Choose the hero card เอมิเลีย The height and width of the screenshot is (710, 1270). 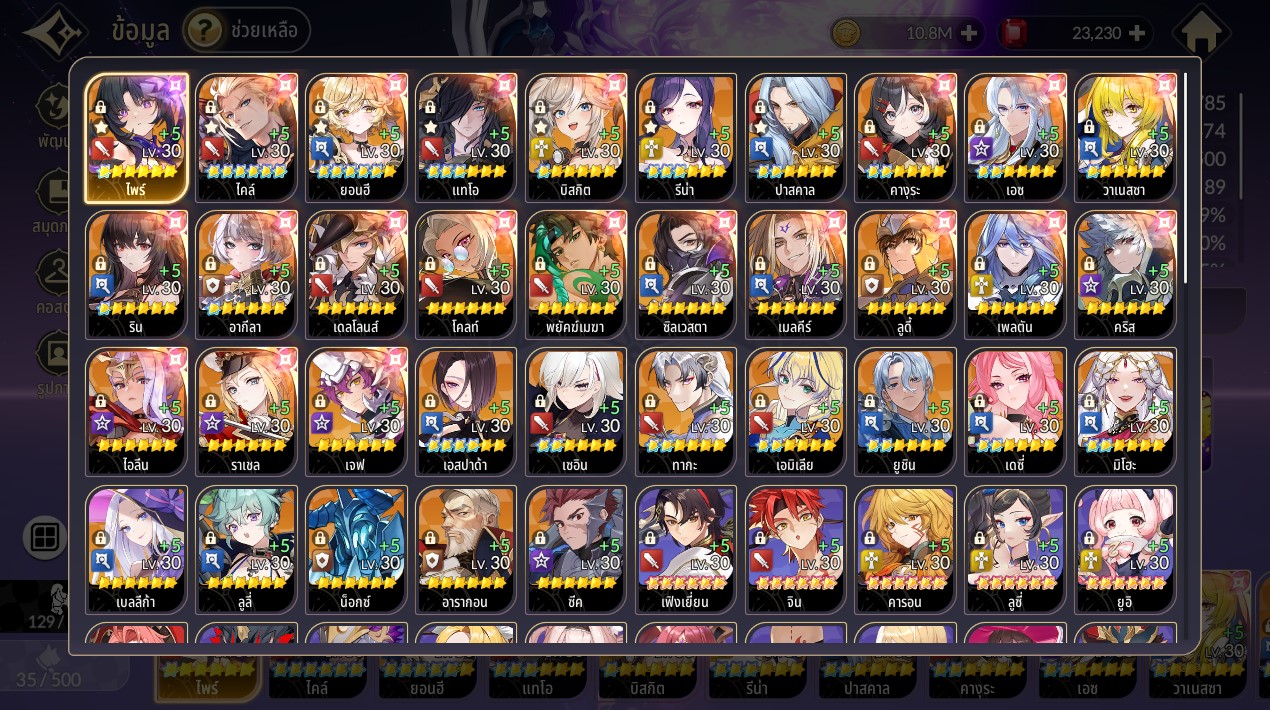[796, 411]
